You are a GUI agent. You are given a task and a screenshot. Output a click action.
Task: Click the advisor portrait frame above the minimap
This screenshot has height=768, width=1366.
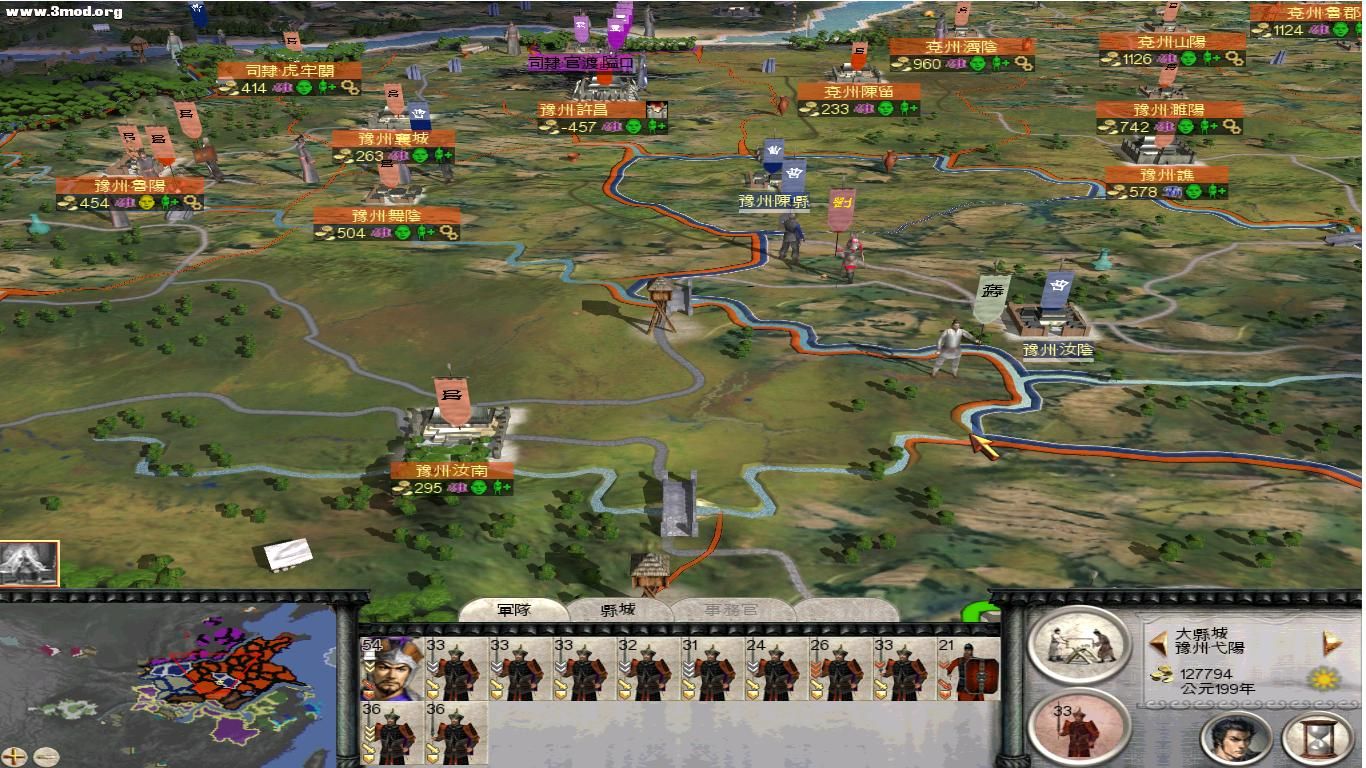(x=30, y=564)
